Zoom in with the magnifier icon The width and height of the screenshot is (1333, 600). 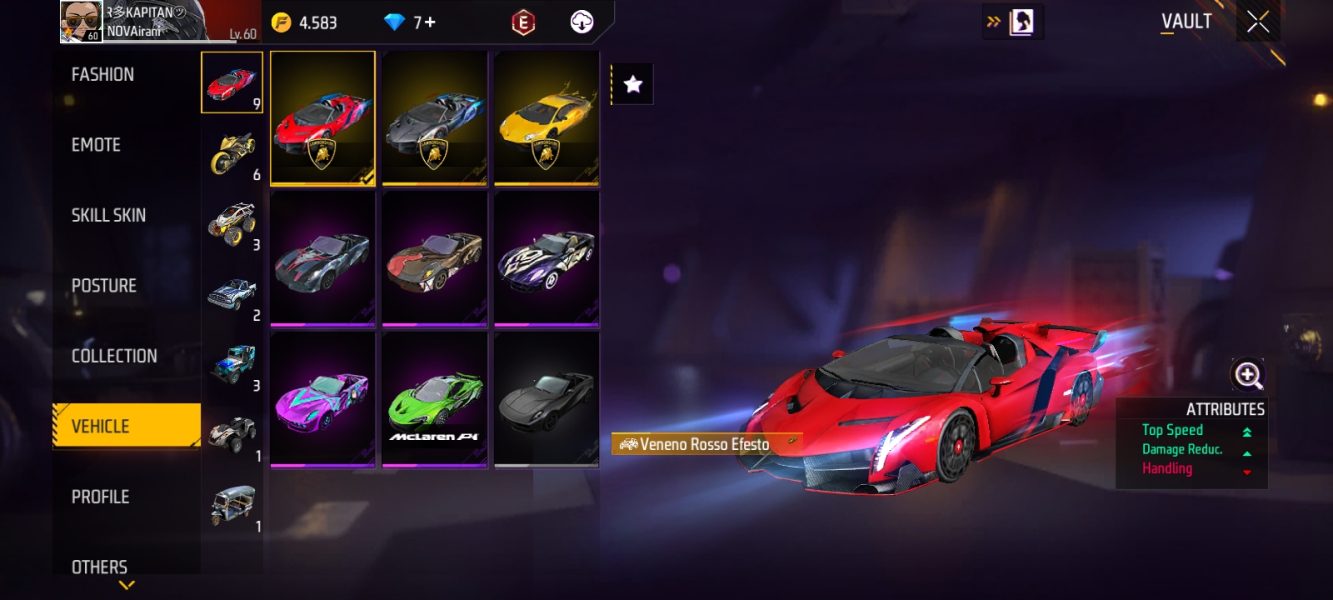(x=1248, y=375)
